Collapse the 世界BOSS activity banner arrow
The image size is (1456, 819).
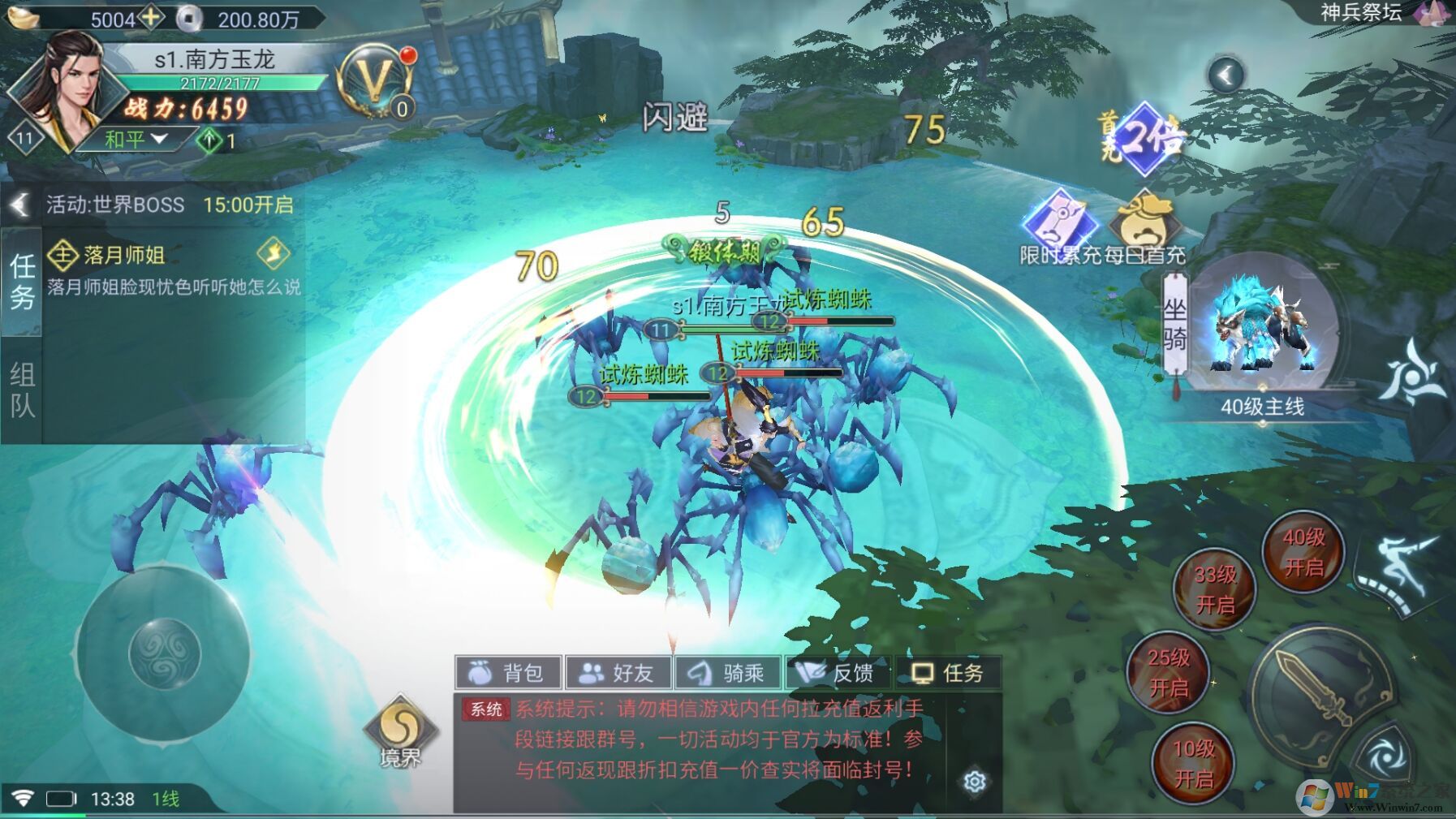point(19,205)
